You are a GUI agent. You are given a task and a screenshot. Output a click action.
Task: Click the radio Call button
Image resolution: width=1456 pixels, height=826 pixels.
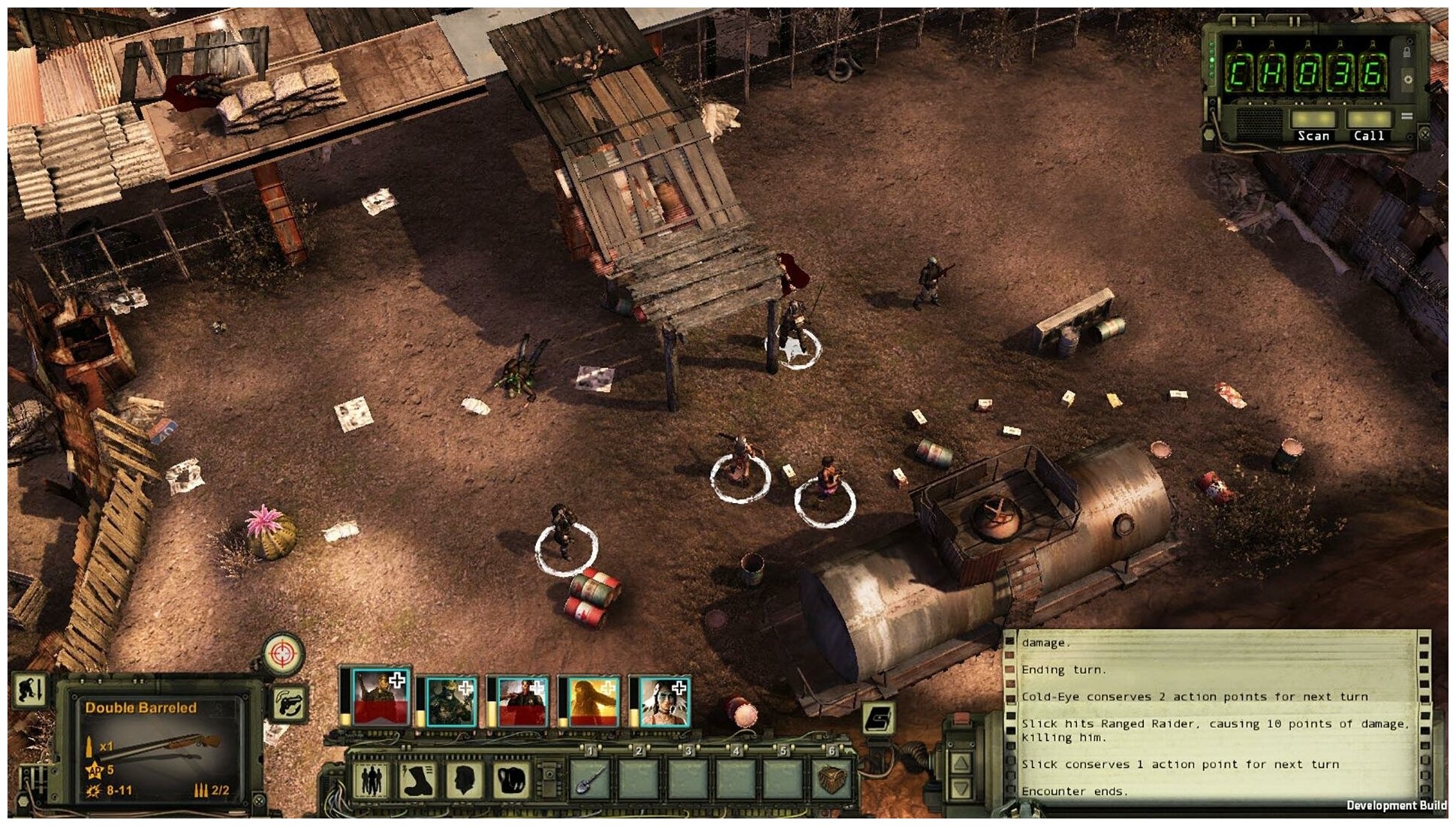pyautogui.click(x=1368, y=120)
